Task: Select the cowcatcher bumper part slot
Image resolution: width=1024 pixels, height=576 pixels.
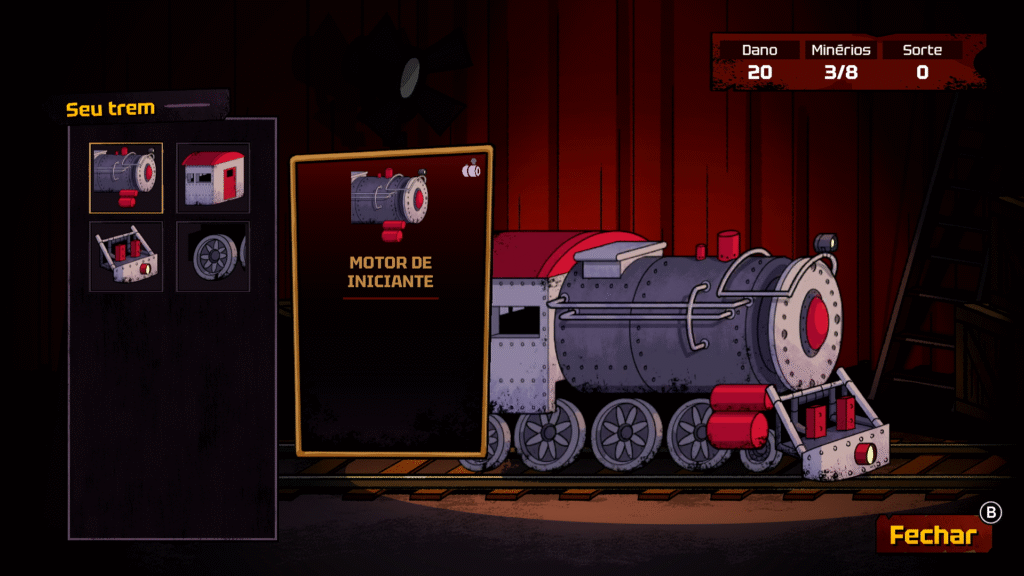Action: pyautogui.click(x=126, y=256)
